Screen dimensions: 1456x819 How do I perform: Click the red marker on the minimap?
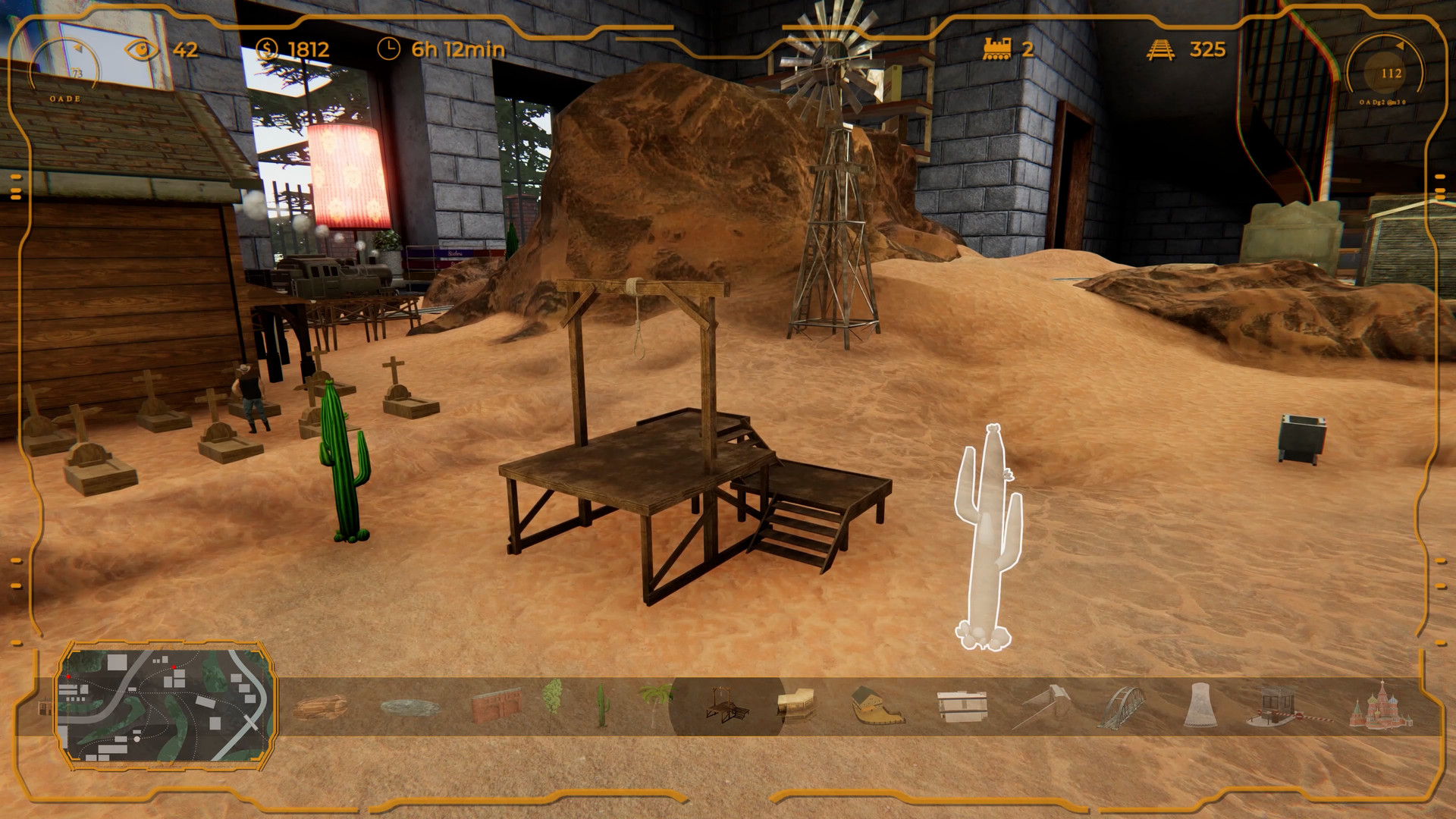[174, 667]
